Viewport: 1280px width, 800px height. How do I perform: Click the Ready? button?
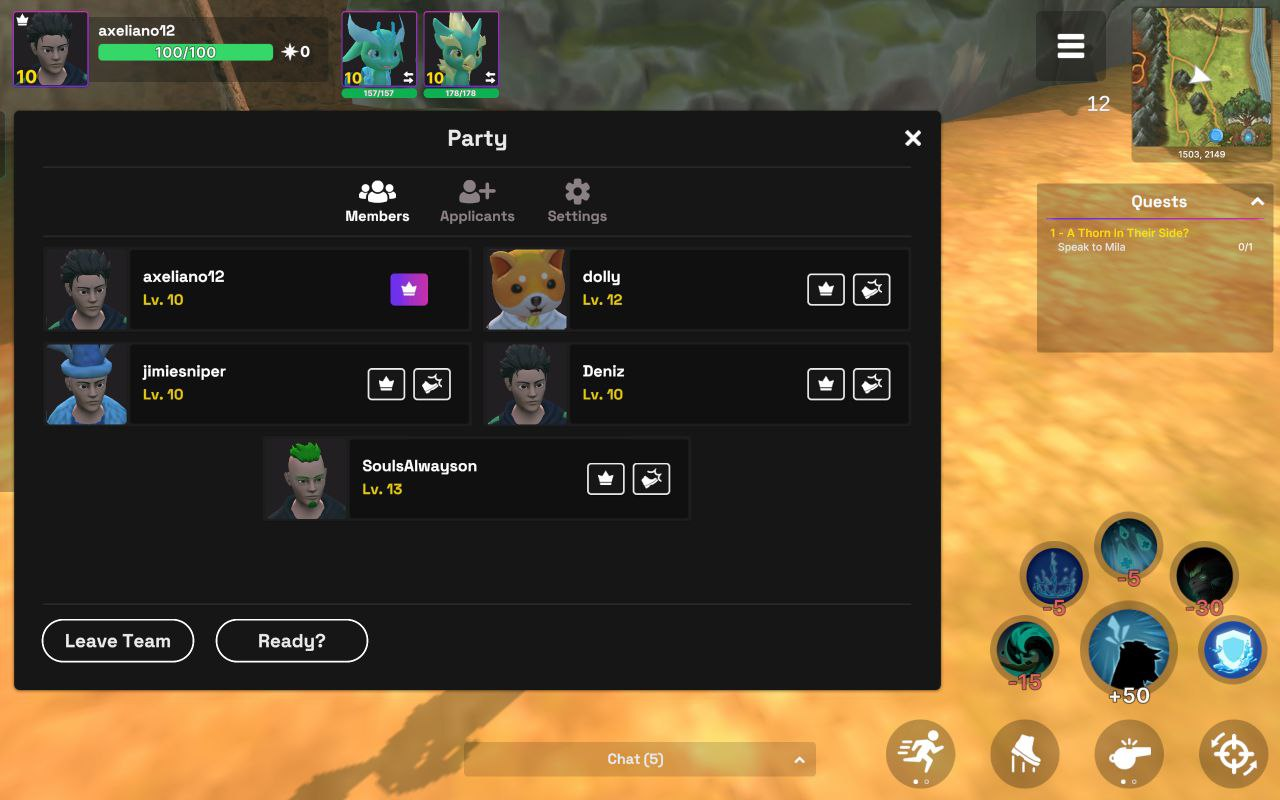point(292,641)
